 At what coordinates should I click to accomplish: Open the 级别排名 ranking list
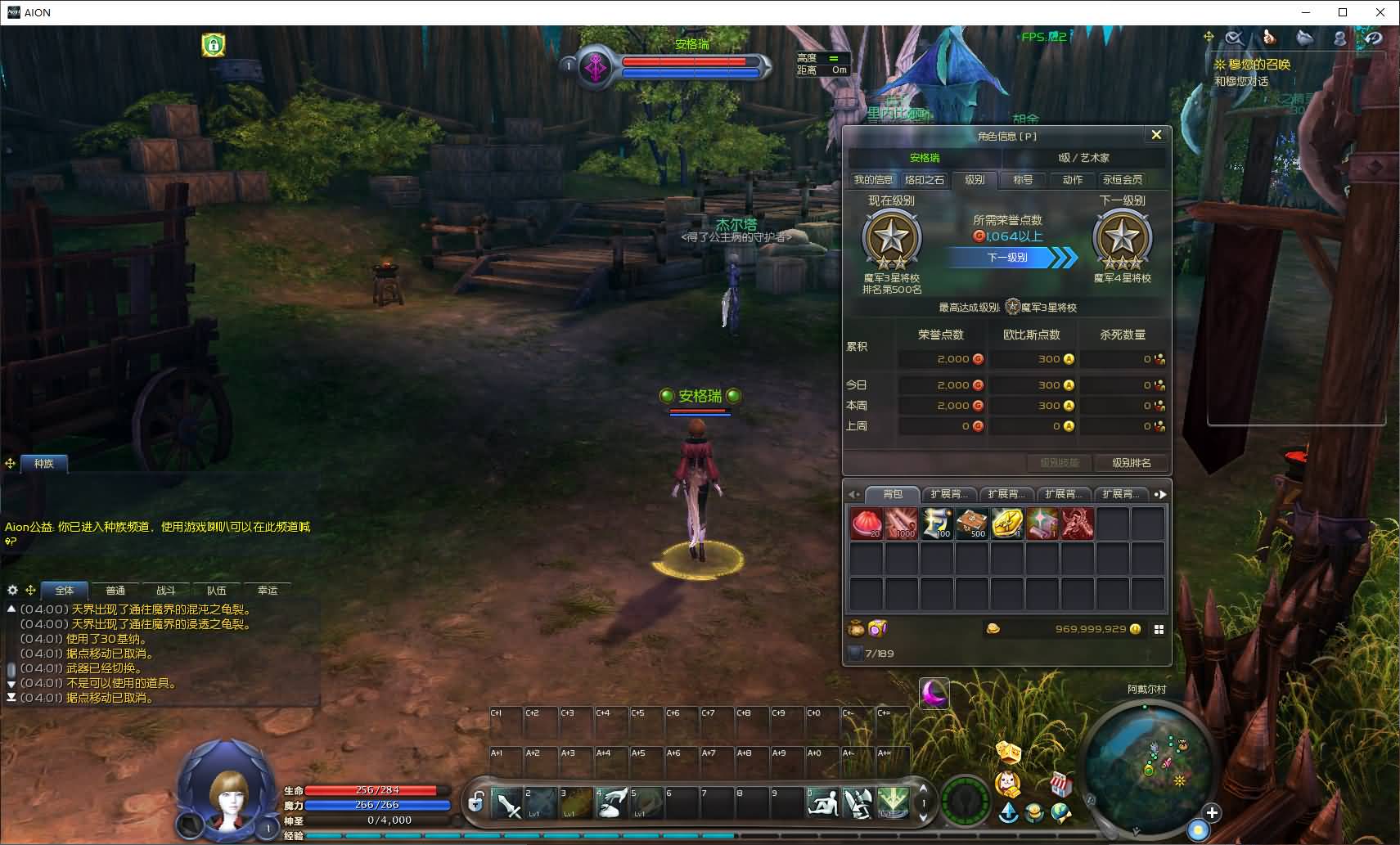(x=1131, y=463)
